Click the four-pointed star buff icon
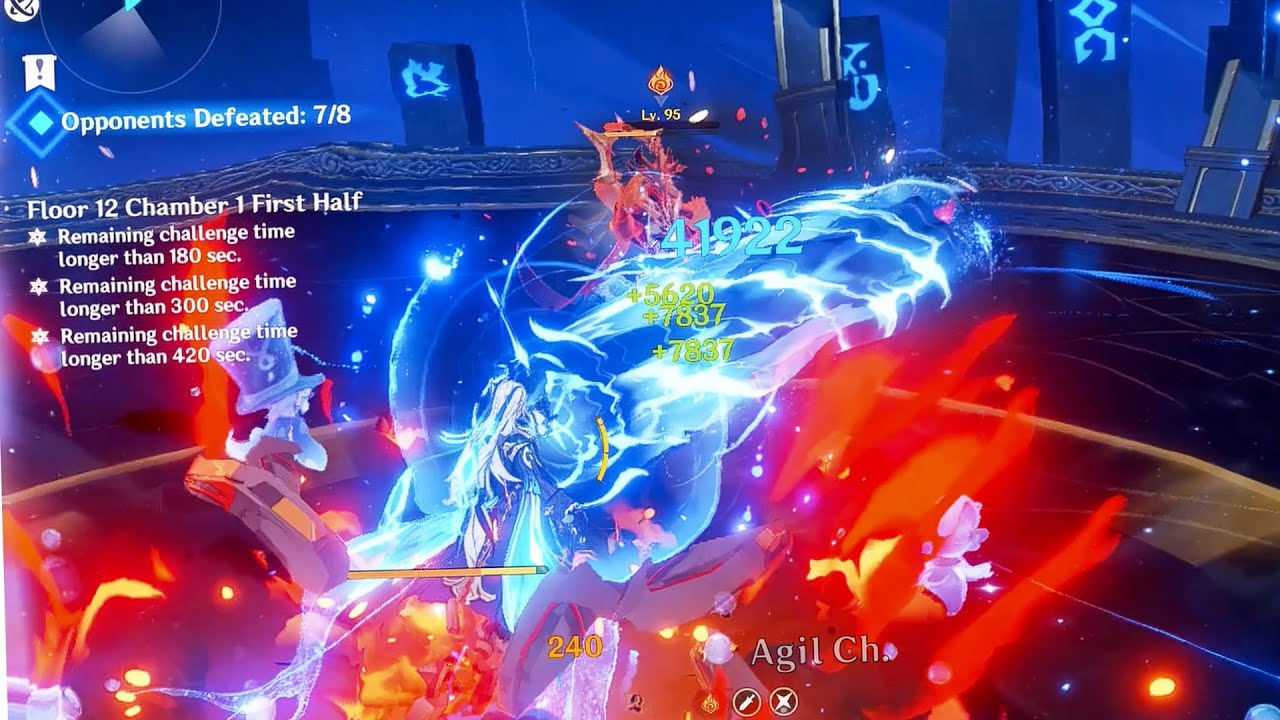 (x=783, y=702)
